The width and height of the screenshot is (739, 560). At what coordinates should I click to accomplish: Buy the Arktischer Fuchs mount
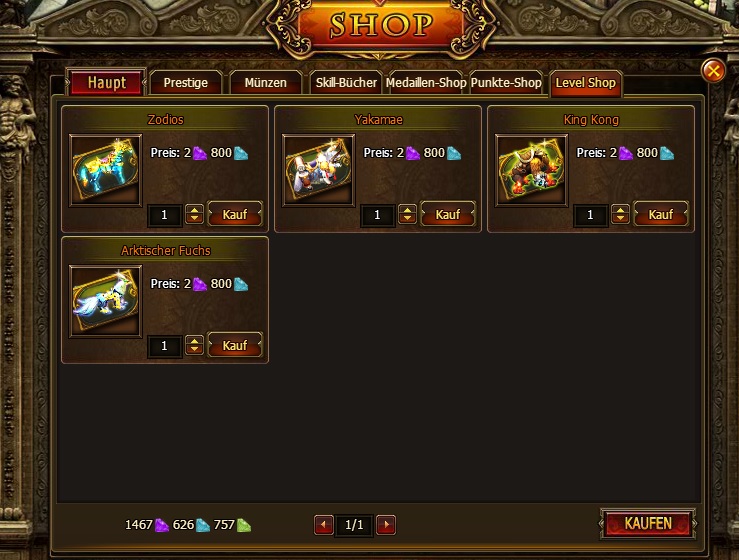[x=235, y=345]
